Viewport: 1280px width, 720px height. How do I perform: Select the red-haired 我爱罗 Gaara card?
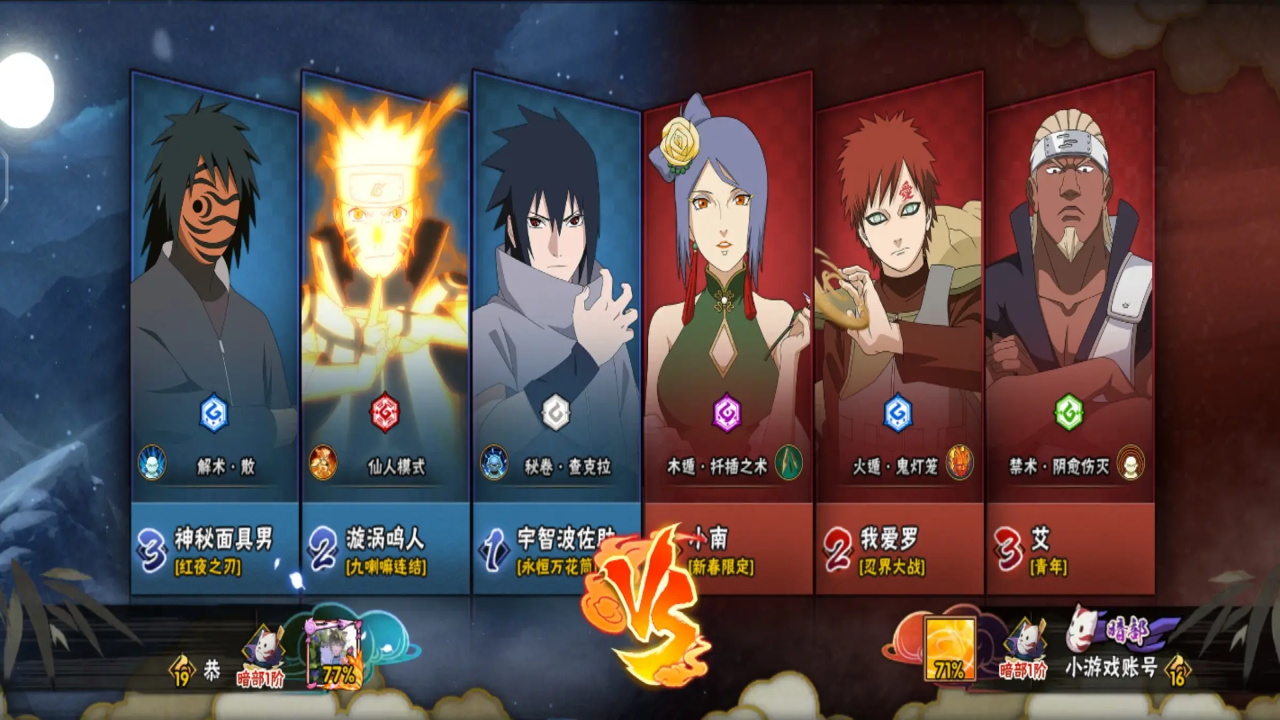pyautogui.click(x=898, y=300)
